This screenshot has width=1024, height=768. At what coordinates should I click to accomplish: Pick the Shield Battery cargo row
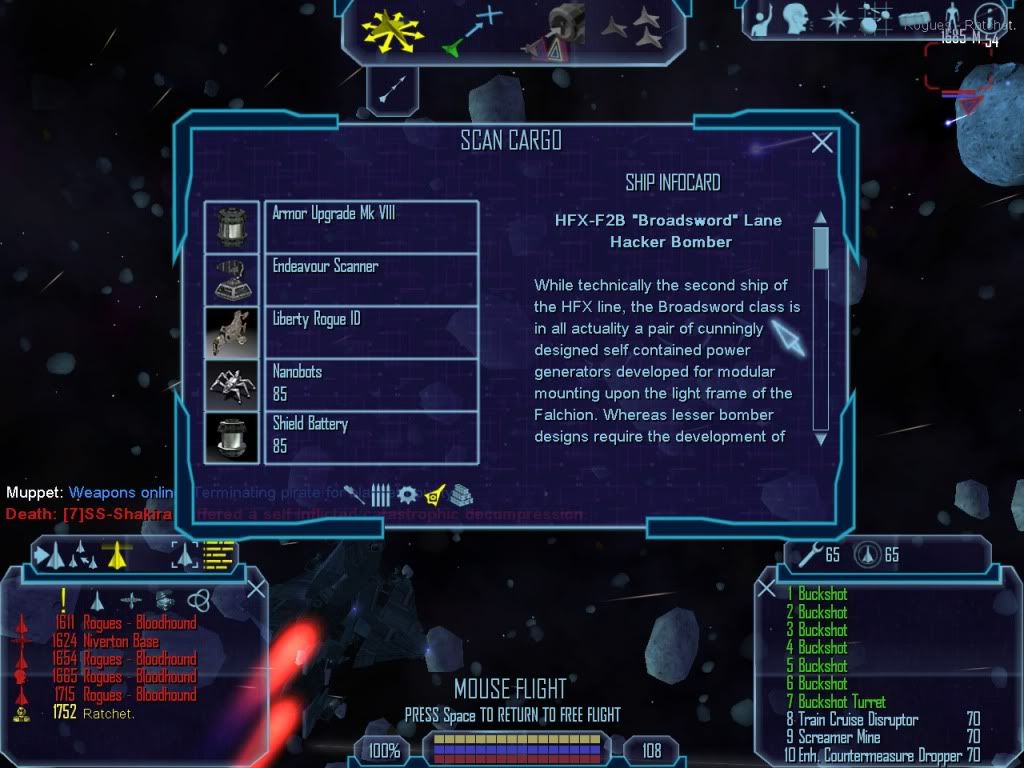[x=371, y=437]
